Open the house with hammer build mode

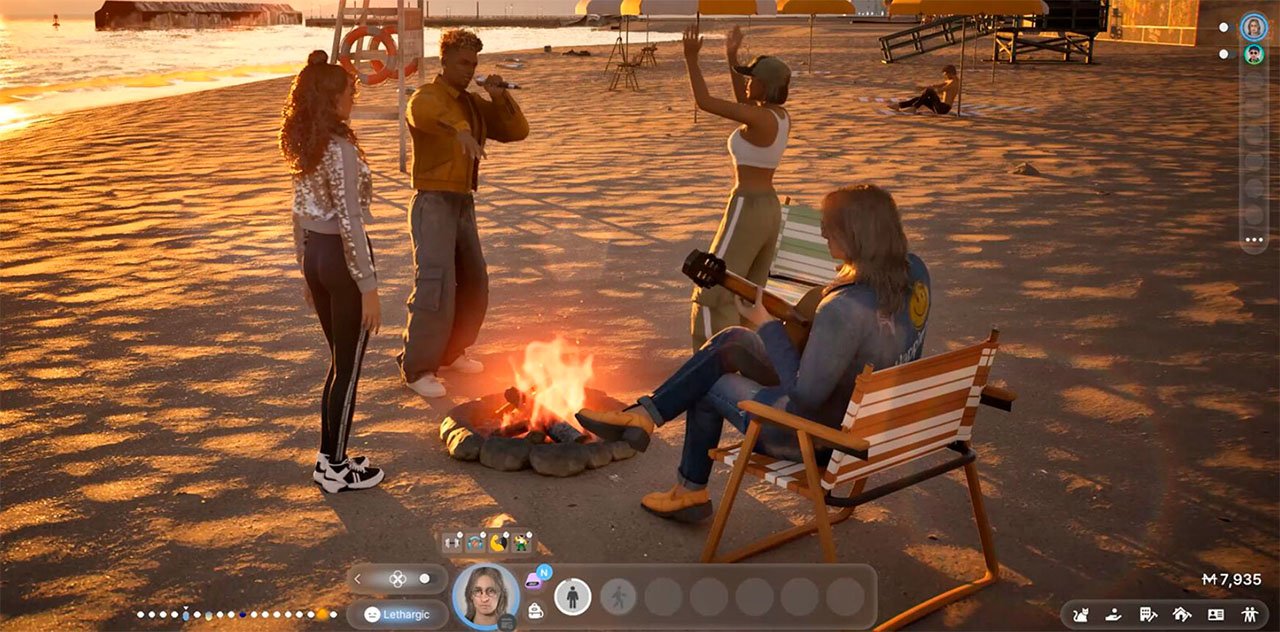[1181, 614]
